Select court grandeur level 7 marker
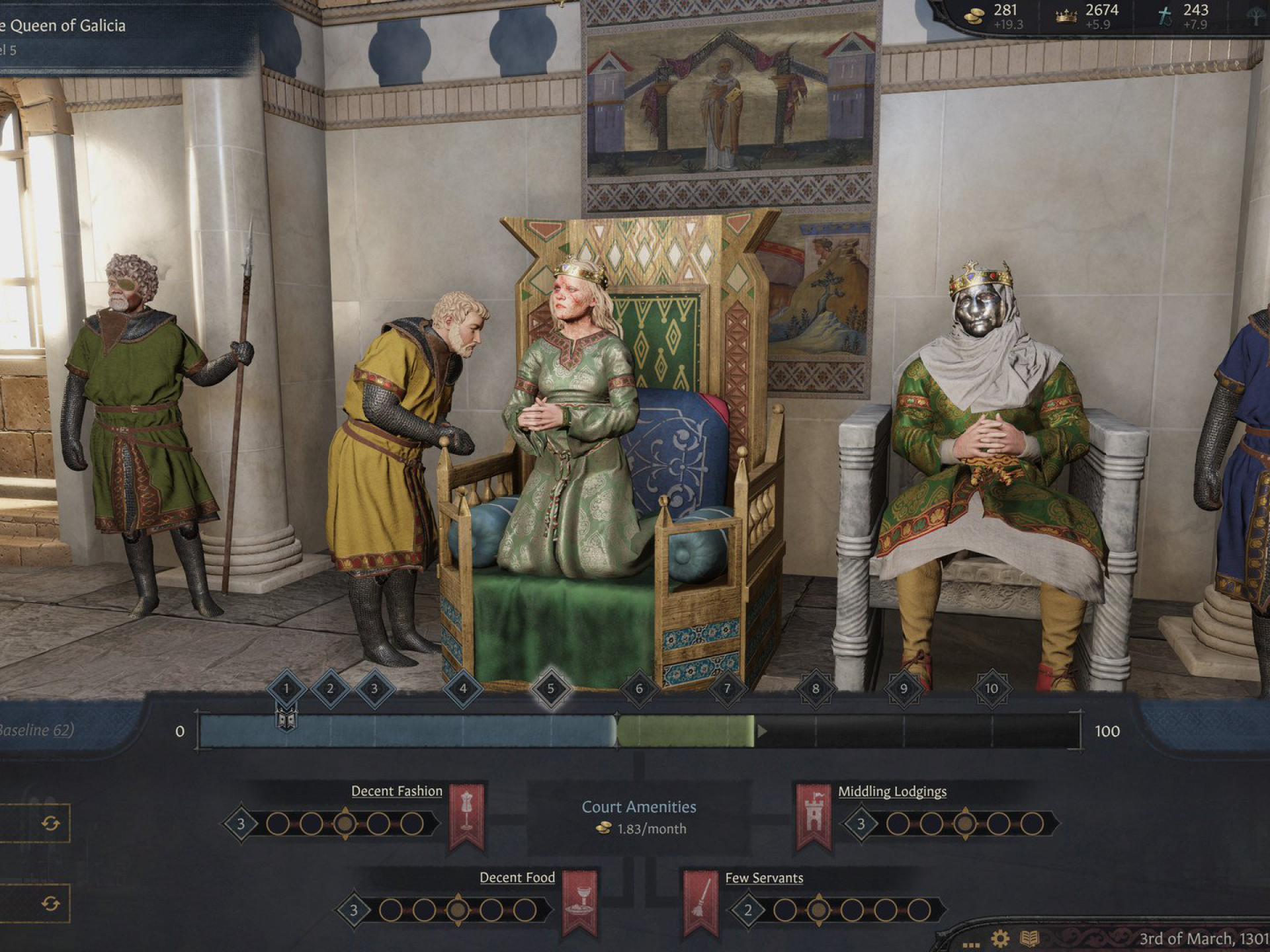This screenshot has height=952, width=1270. coord(727,689)
